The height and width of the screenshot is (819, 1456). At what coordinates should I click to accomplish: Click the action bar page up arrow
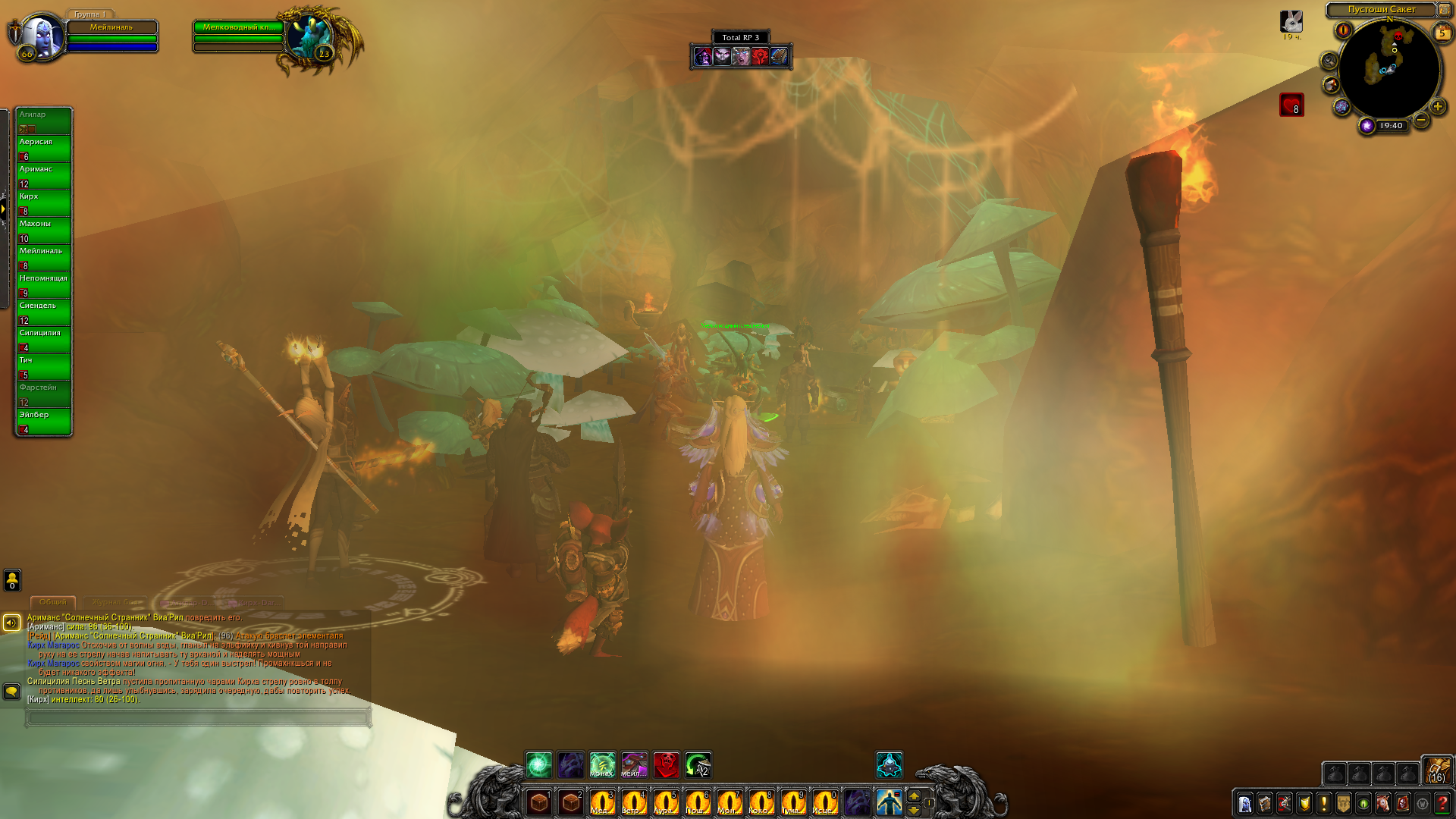point(914,795)
